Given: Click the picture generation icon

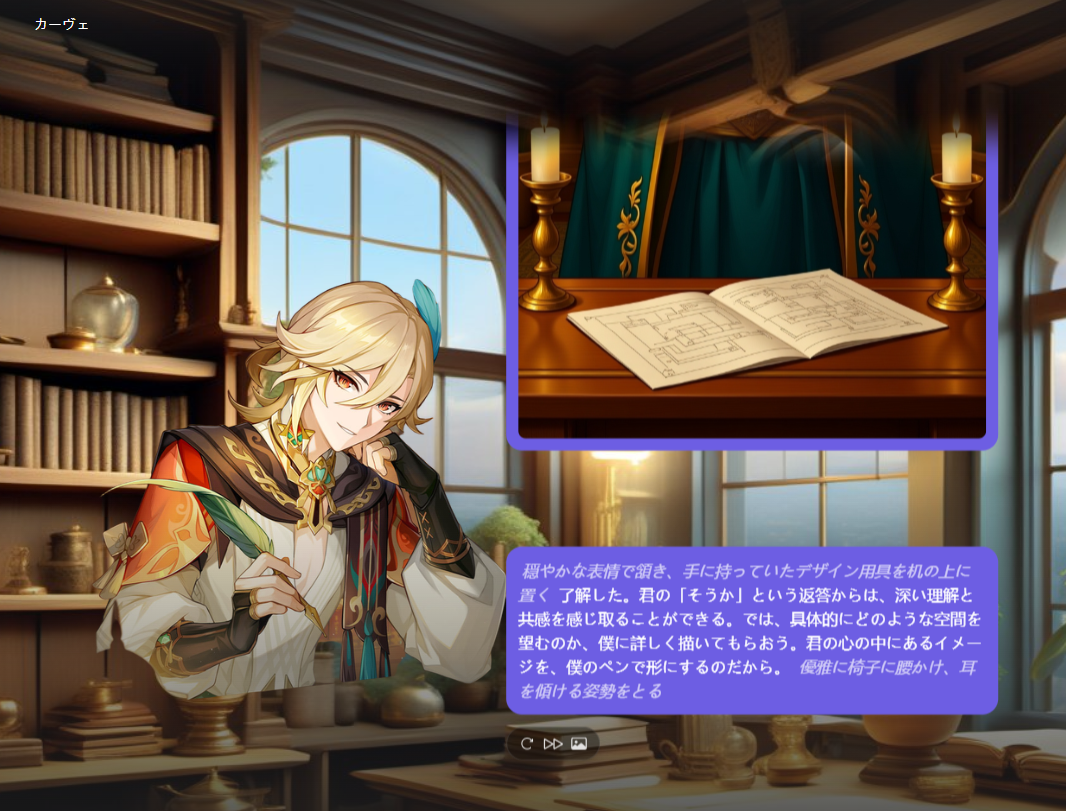Looking at the screenshot, I should (x=579, y=744).
